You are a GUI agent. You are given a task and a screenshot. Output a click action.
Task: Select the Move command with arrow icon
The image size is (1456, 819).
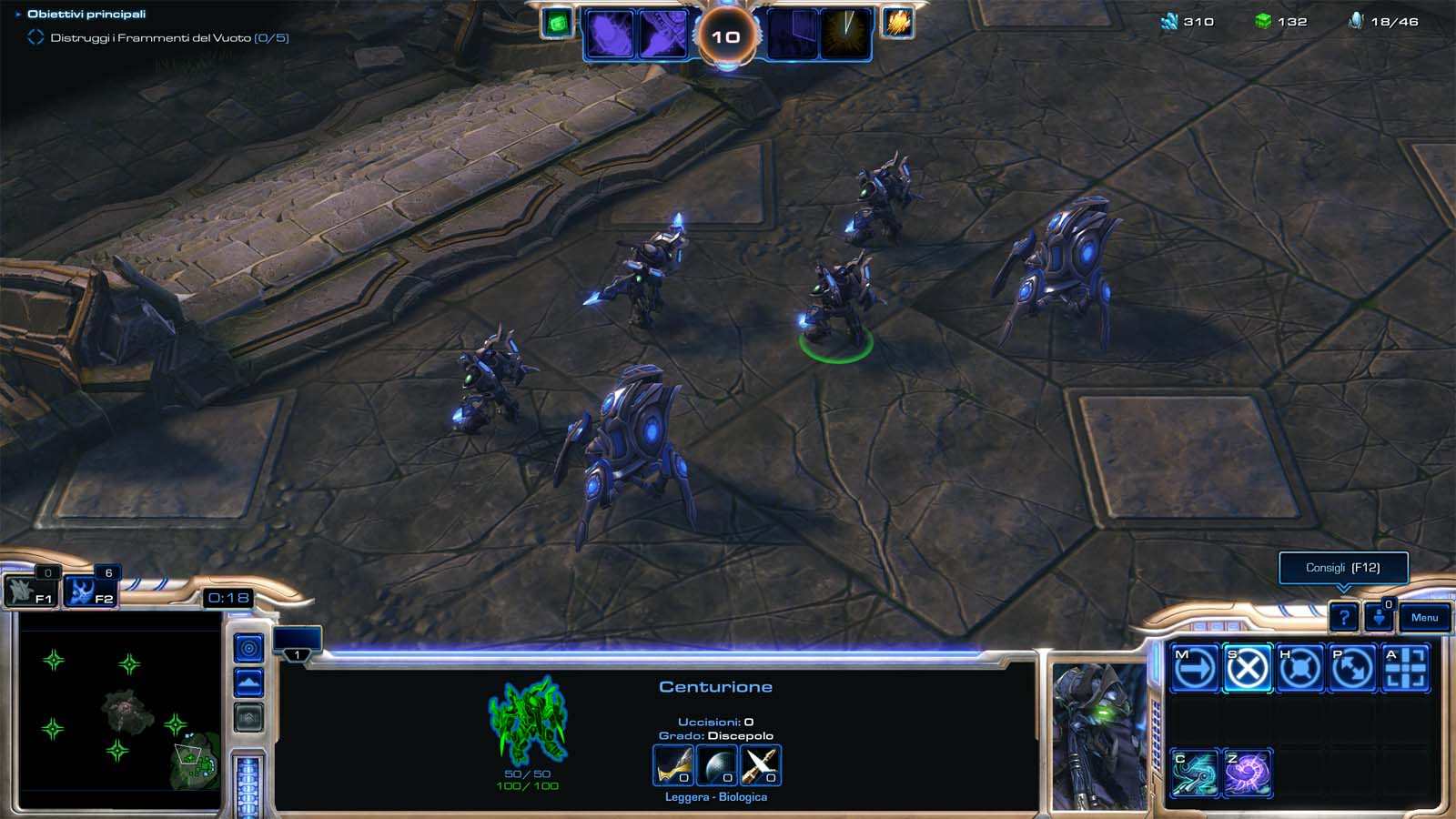coord(1194,669)
